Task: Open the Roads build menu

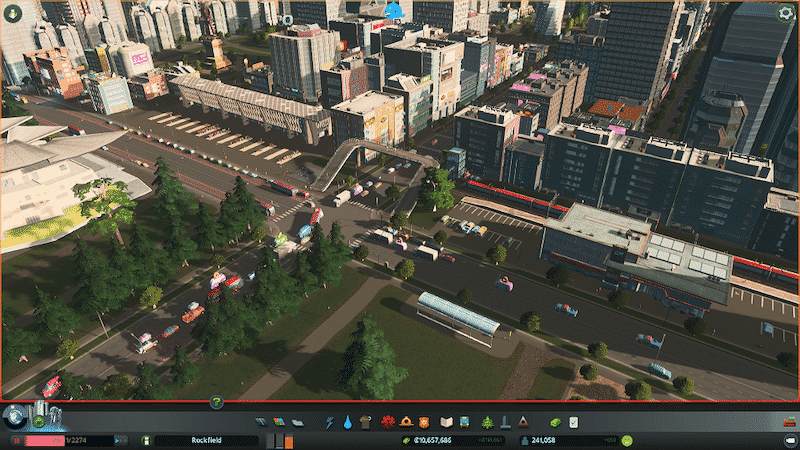Action: (262, 423)
